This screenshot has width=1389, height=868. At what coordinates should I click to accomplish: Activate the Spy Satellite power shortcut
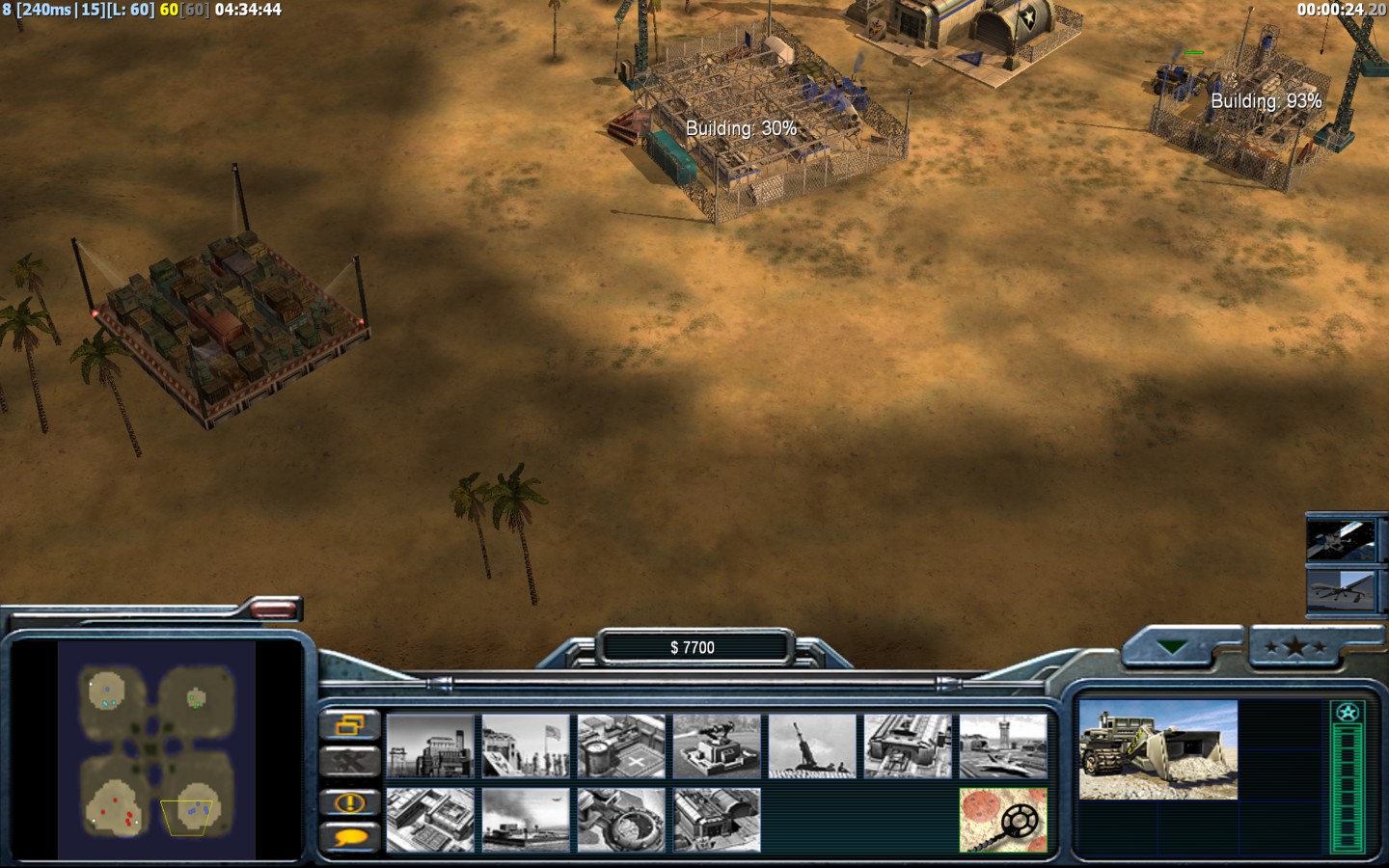1342,539
